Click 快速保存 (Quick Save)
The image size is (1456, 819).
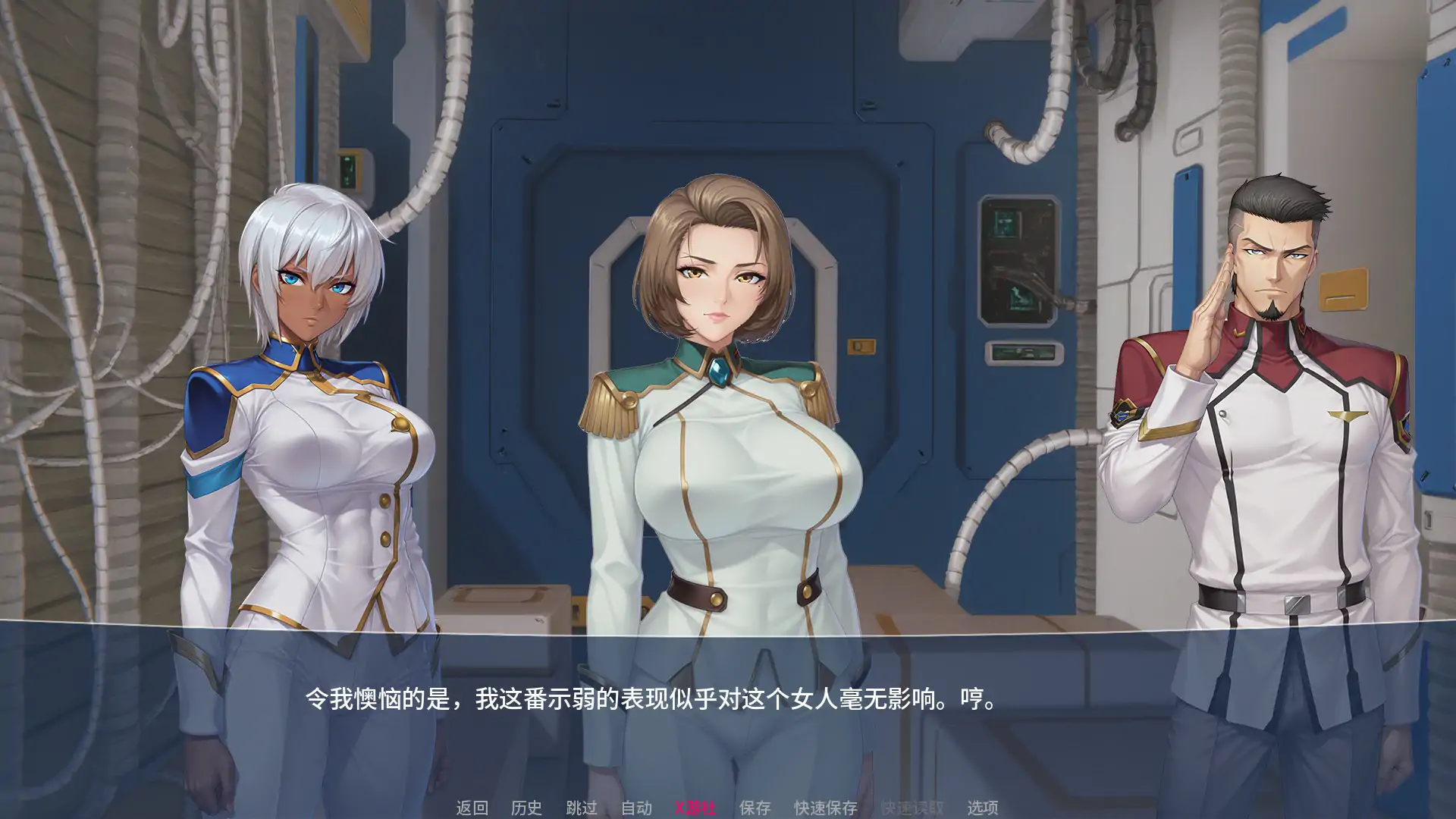tap(825, 808)
